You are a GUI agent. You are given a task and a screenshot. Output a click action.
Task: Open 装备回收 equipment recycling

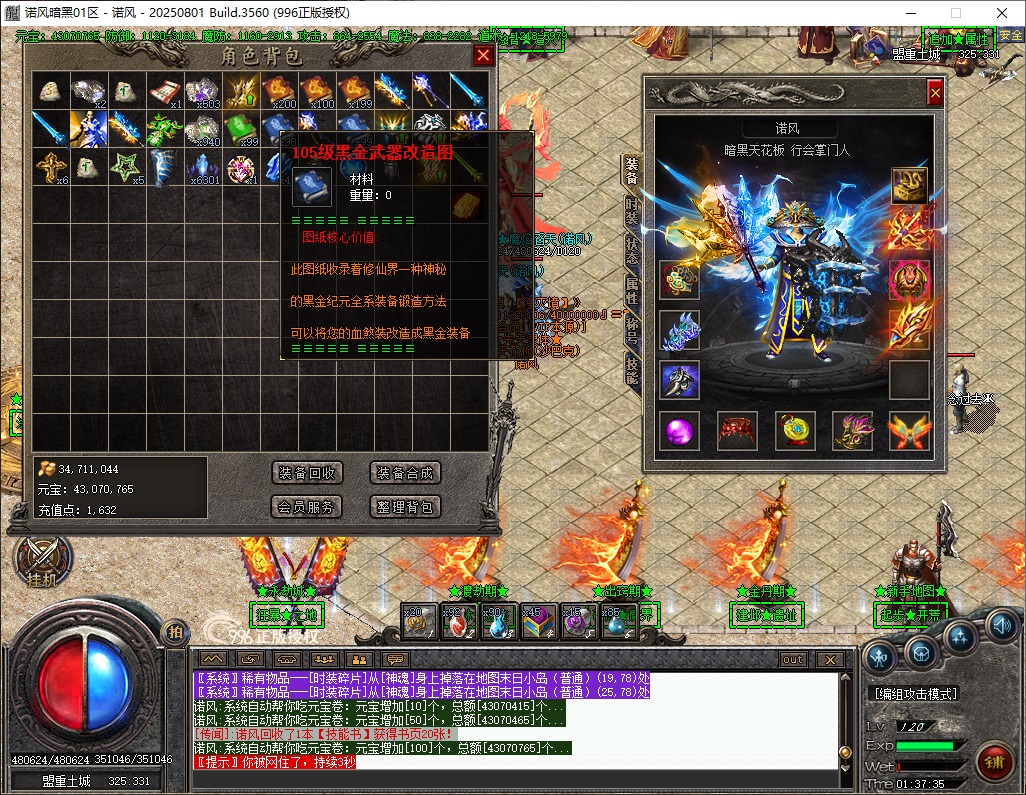click(307, 473)
